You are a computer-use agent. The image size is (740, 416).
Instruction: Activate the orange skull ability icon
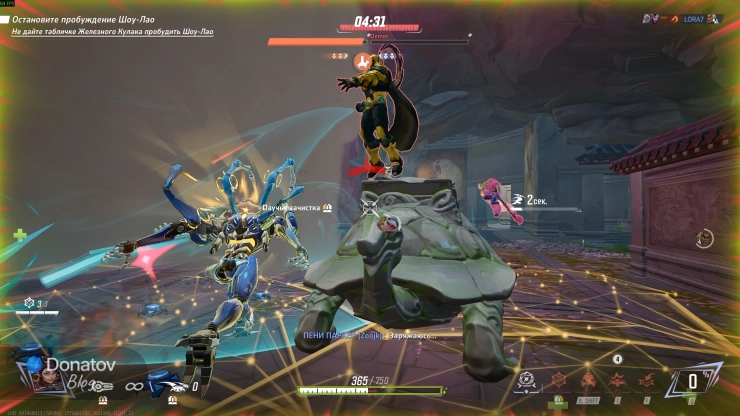pyautogui.click(x=590, y=380)
